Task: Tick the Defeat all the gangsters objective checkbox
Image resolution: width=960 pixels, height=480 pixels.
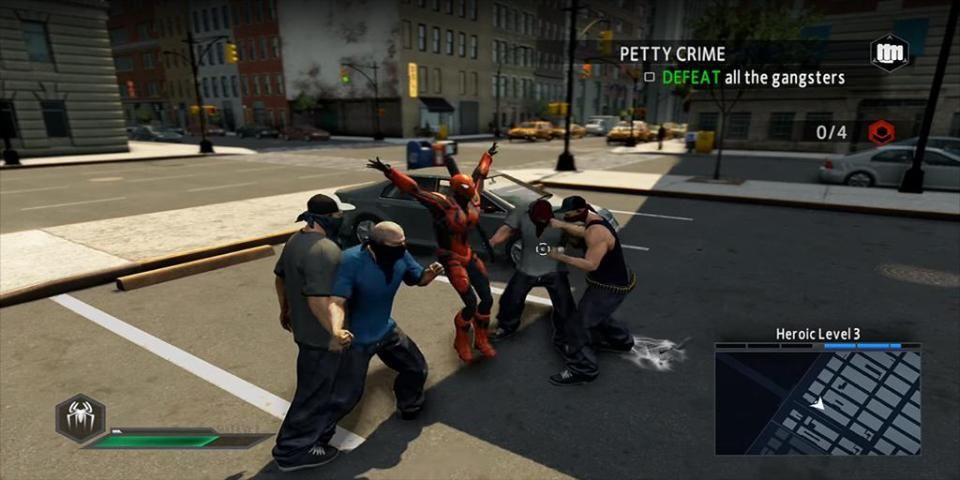Action: pyautogui.click(x=649, y=77)
